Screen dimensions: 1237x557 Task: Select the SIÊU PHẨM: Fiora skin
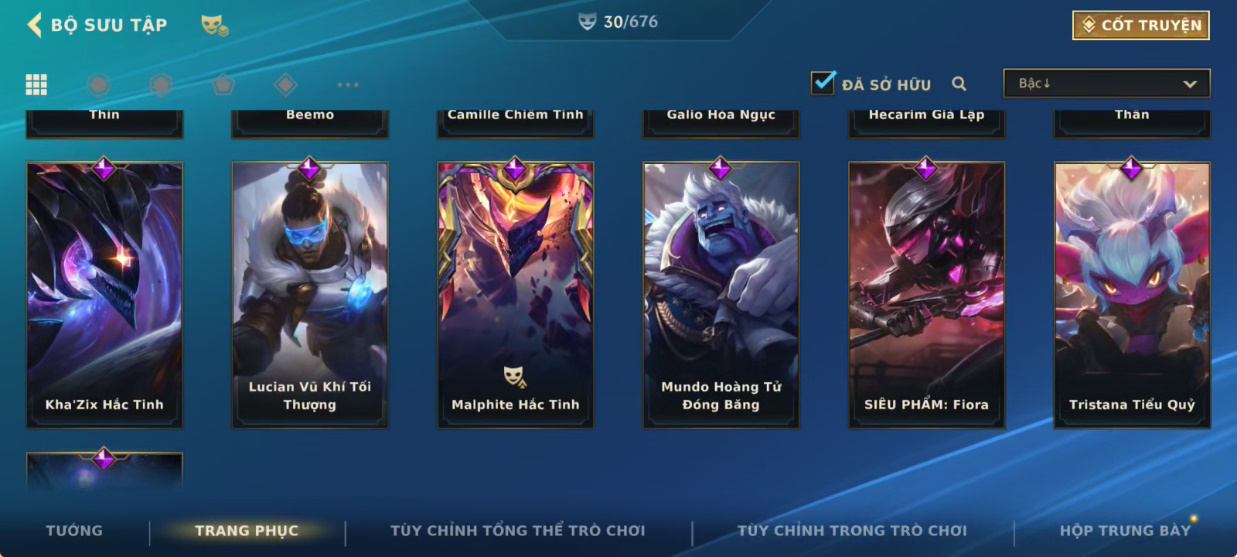click(x=926, y=295)
